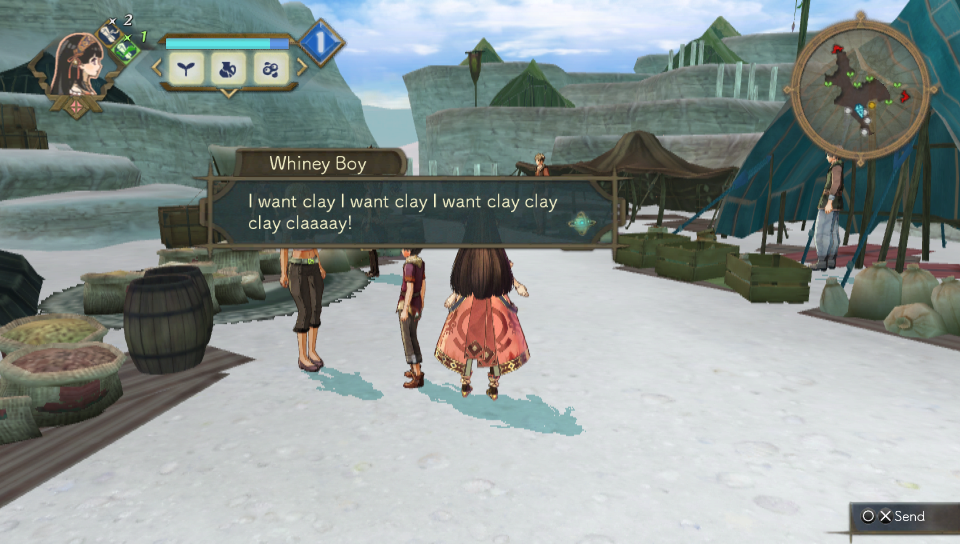Click the right arrow beside the item icons
This screenshot has height=544, width=960.
point(302,68)
